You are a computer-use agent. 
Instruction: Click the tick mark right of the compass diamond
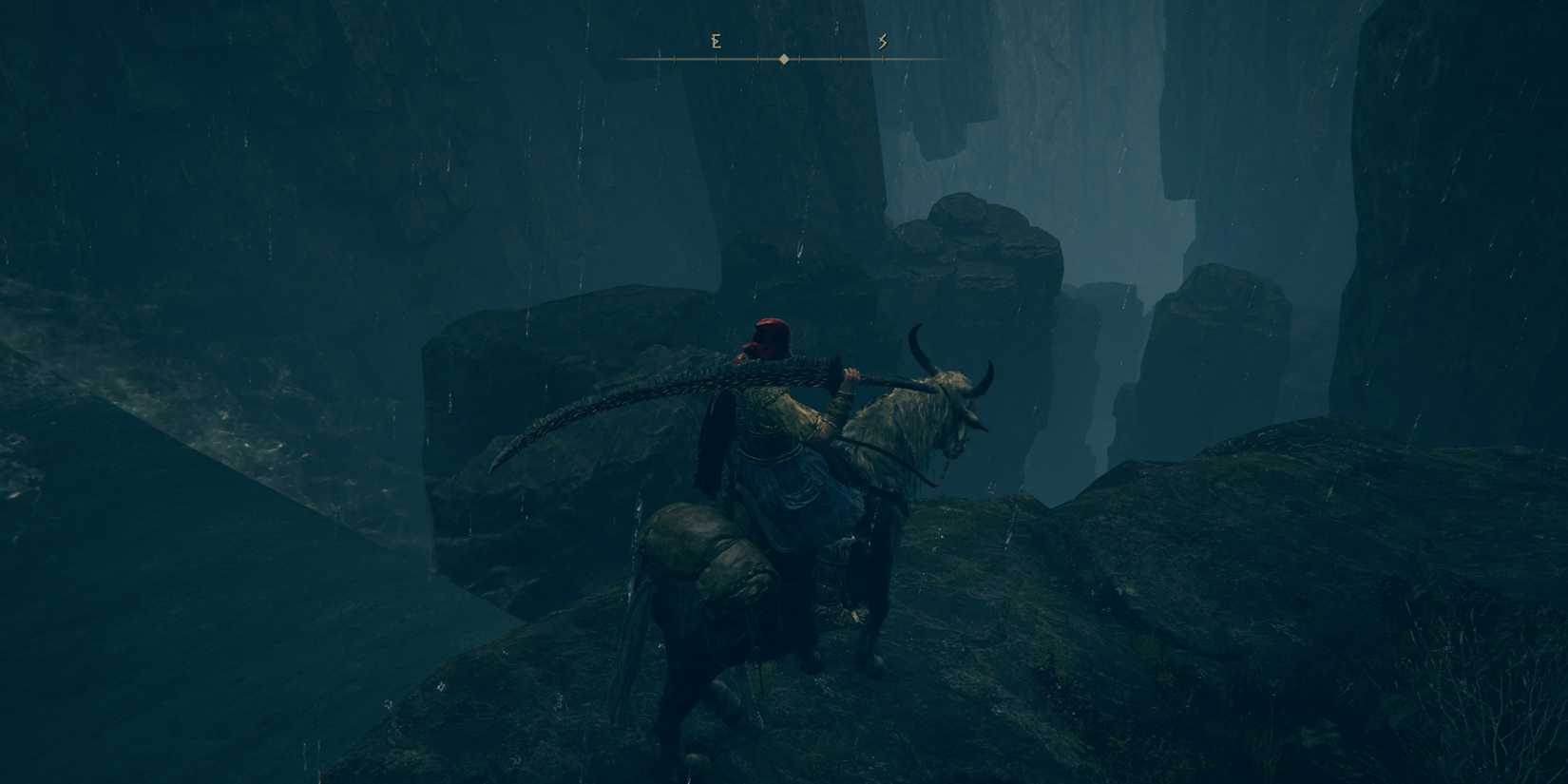(x=801, y=59)
